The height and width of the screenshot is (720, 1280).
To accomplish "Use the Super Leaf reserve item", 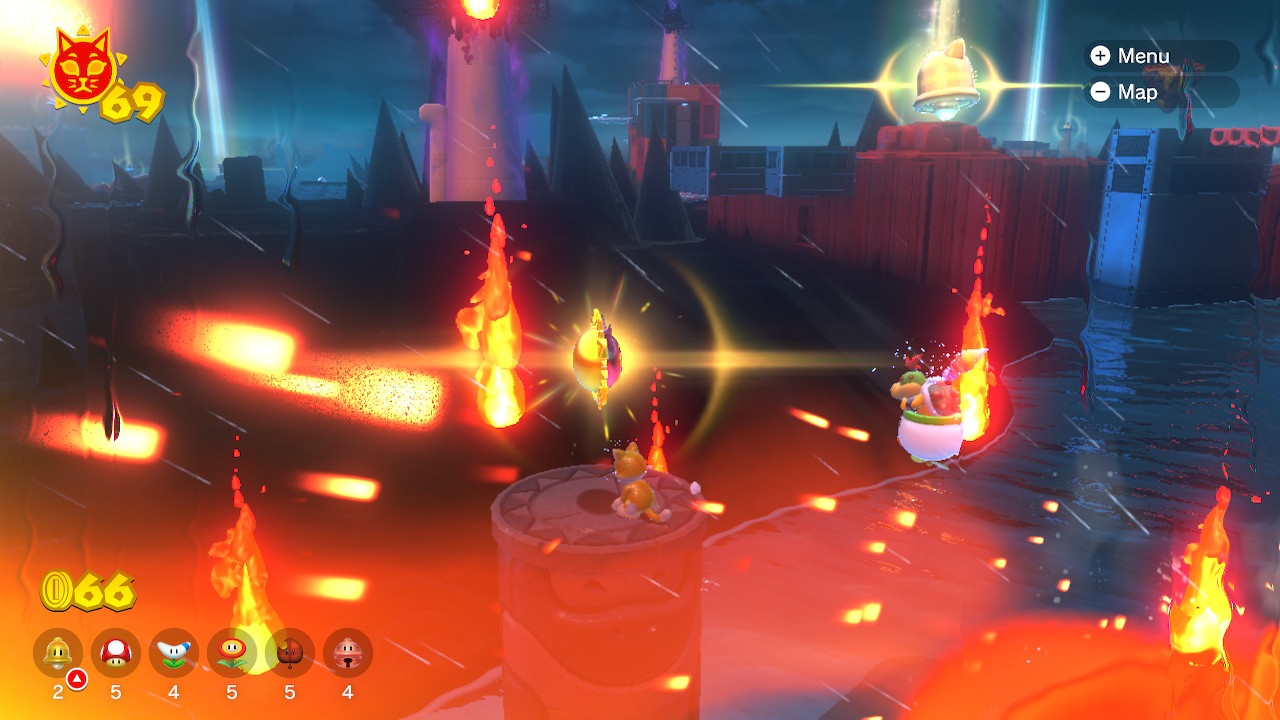I will 290,653.
